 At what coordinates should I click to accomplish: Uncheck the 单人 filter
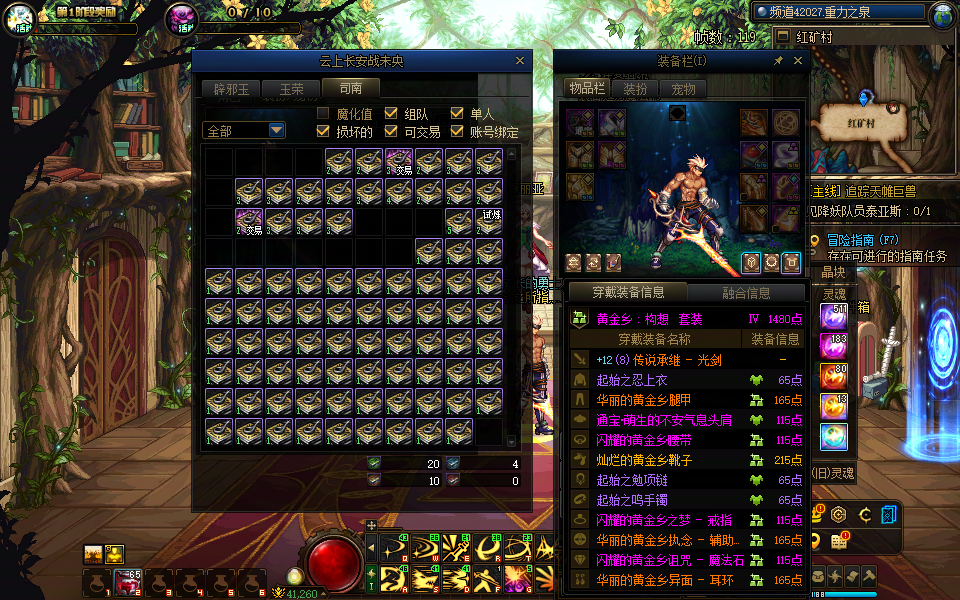[x=457, y=114]
